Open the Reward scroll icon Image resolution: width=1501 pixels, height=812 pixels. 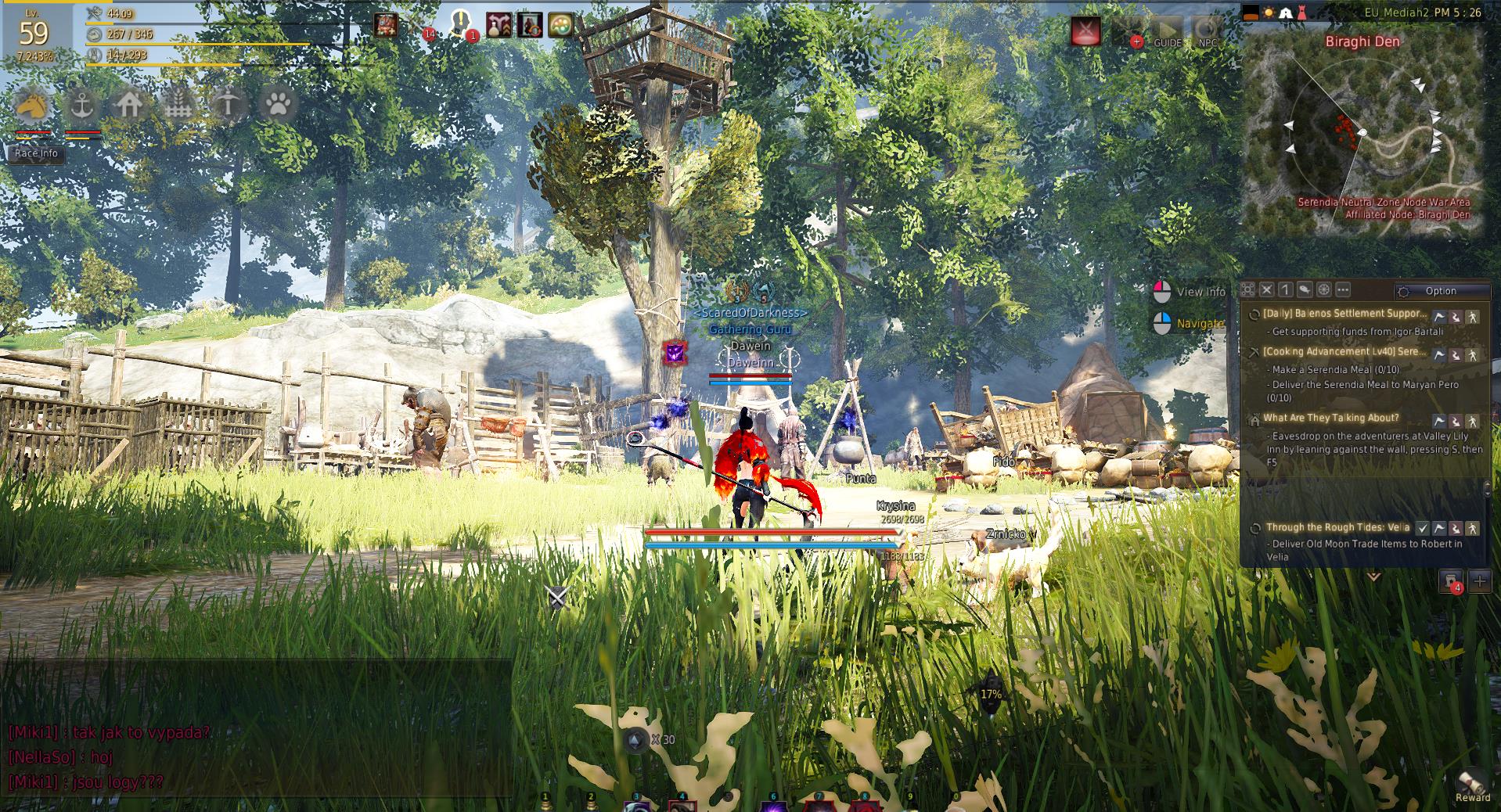click(1471, 783)
